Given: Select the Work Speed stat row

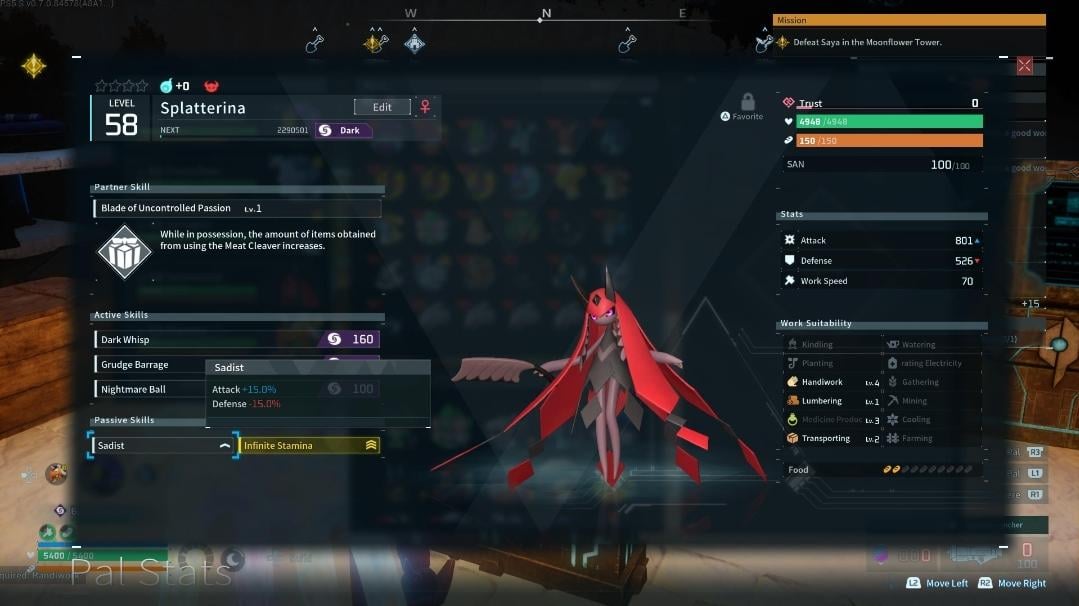Looking at the screenshot, I should [x=881, y=281].
